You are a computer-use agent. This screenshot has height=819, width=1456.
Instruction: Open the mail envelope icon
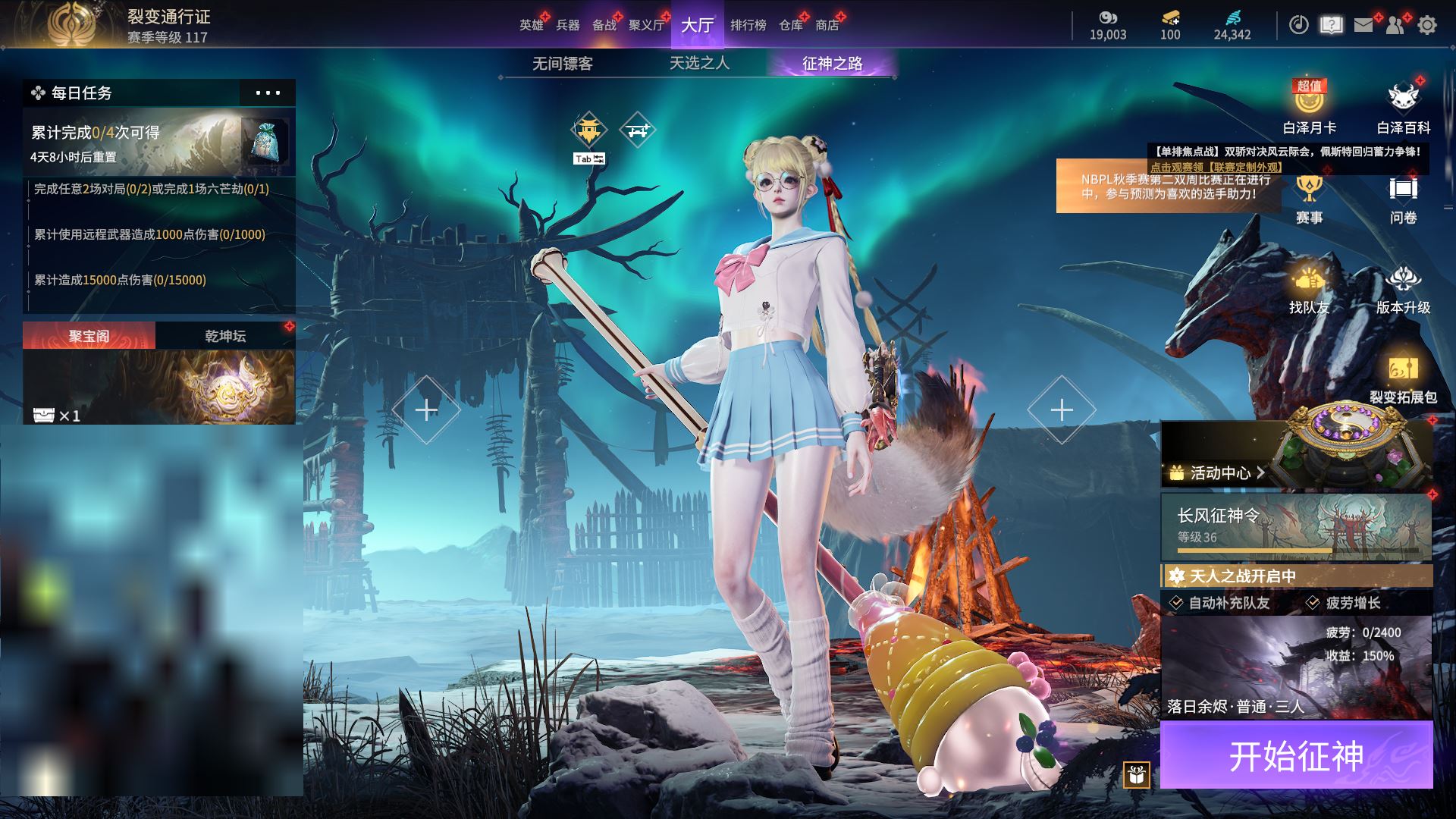[x=1363, y=25]
